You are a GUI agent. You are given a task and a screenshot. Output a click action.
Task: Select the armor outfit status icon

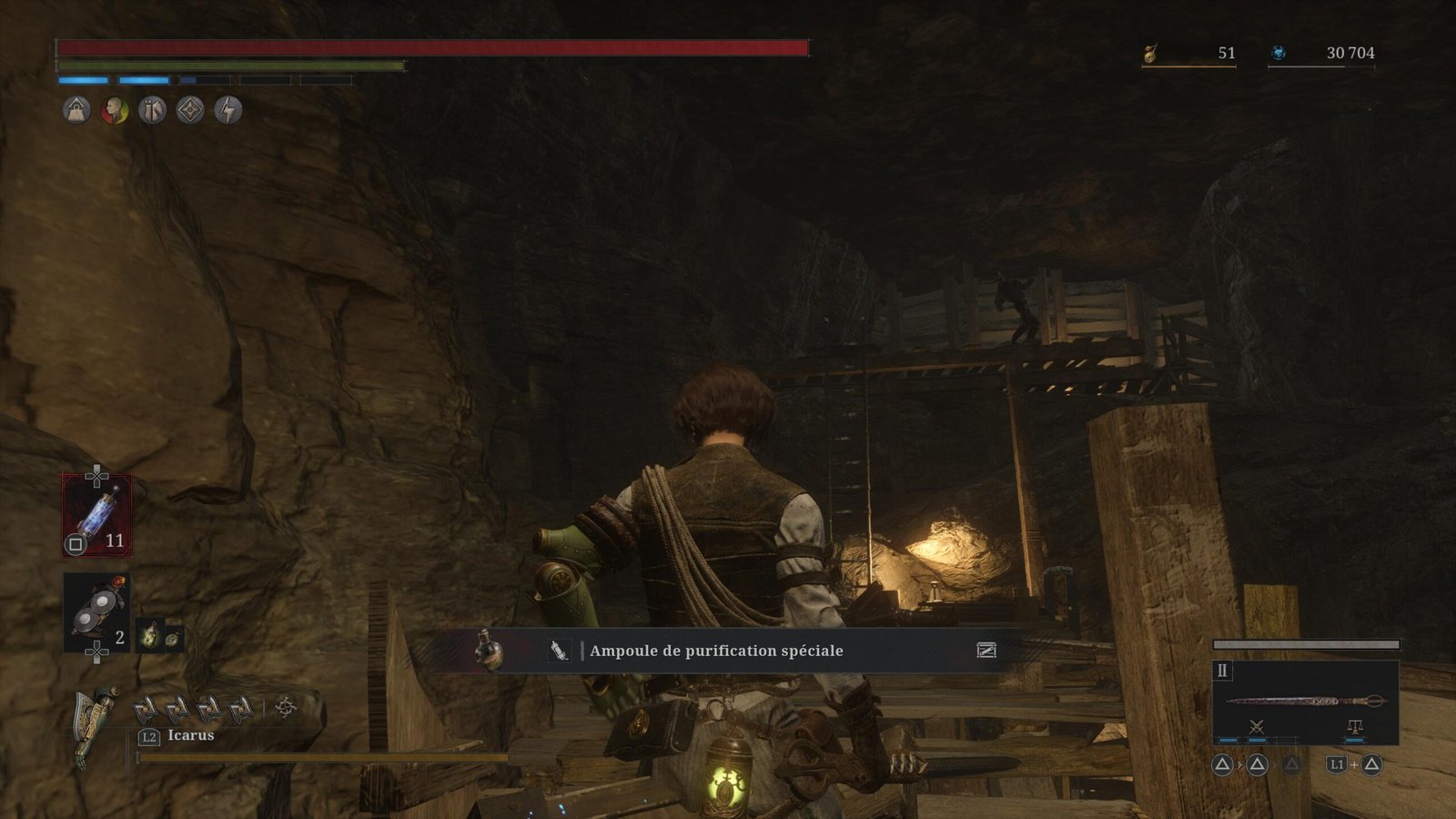pyautogui.click(x=152, y=111)
